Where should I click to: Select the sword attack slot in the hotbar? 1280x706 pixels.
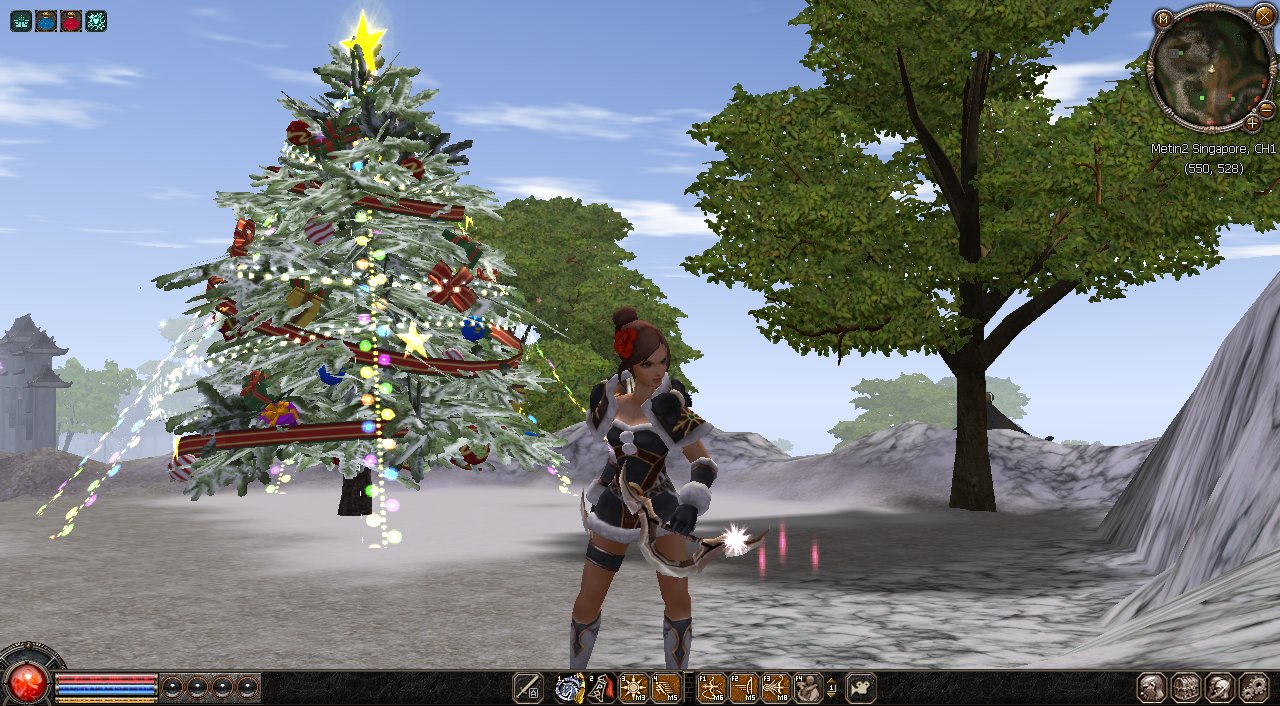click(527, 687)
